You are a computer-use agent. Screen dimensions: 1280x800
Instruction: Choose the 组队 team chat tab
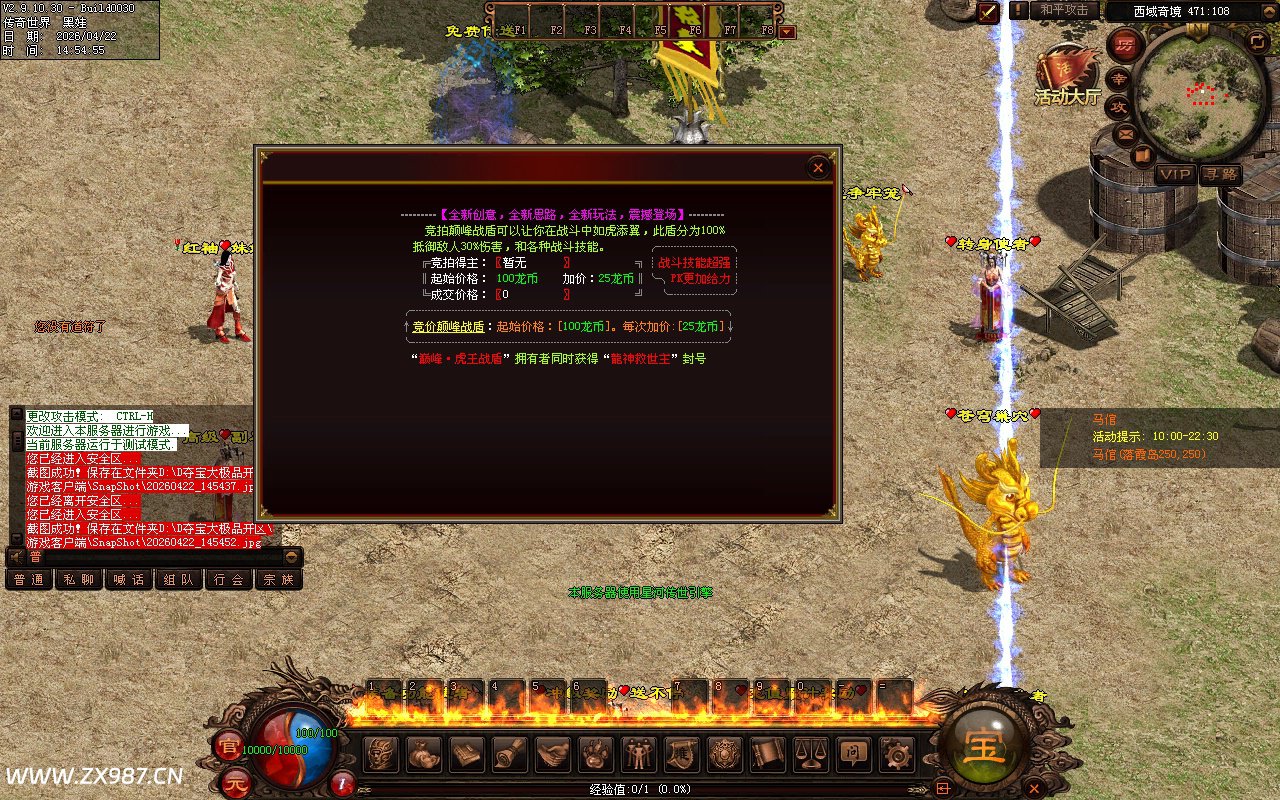click(x=179, y=579)
